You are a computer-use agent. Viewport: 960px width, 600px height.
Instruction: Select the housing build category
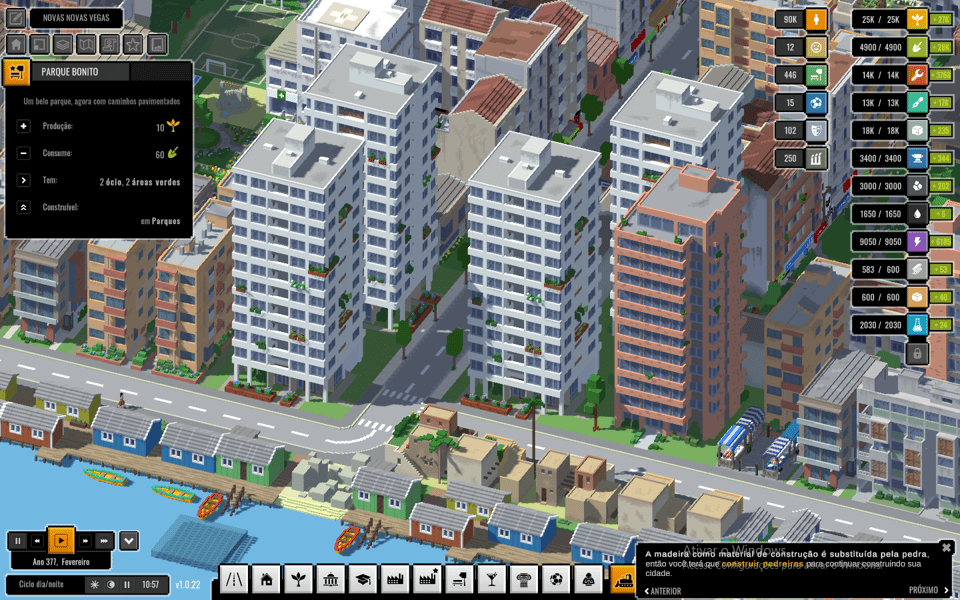click(266, 579)
